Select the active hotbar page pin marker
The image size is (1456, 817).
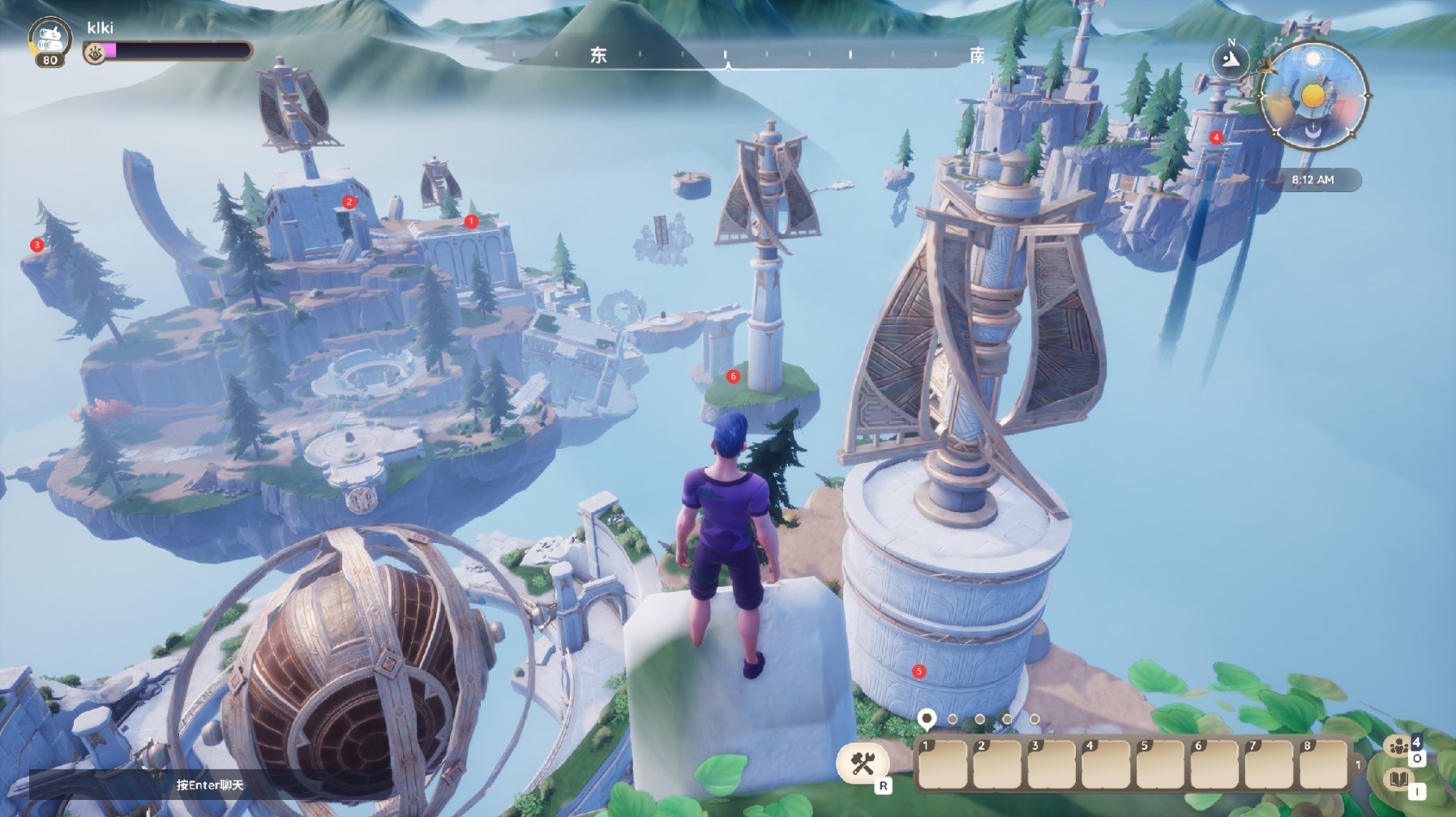(x=926, y=719)
